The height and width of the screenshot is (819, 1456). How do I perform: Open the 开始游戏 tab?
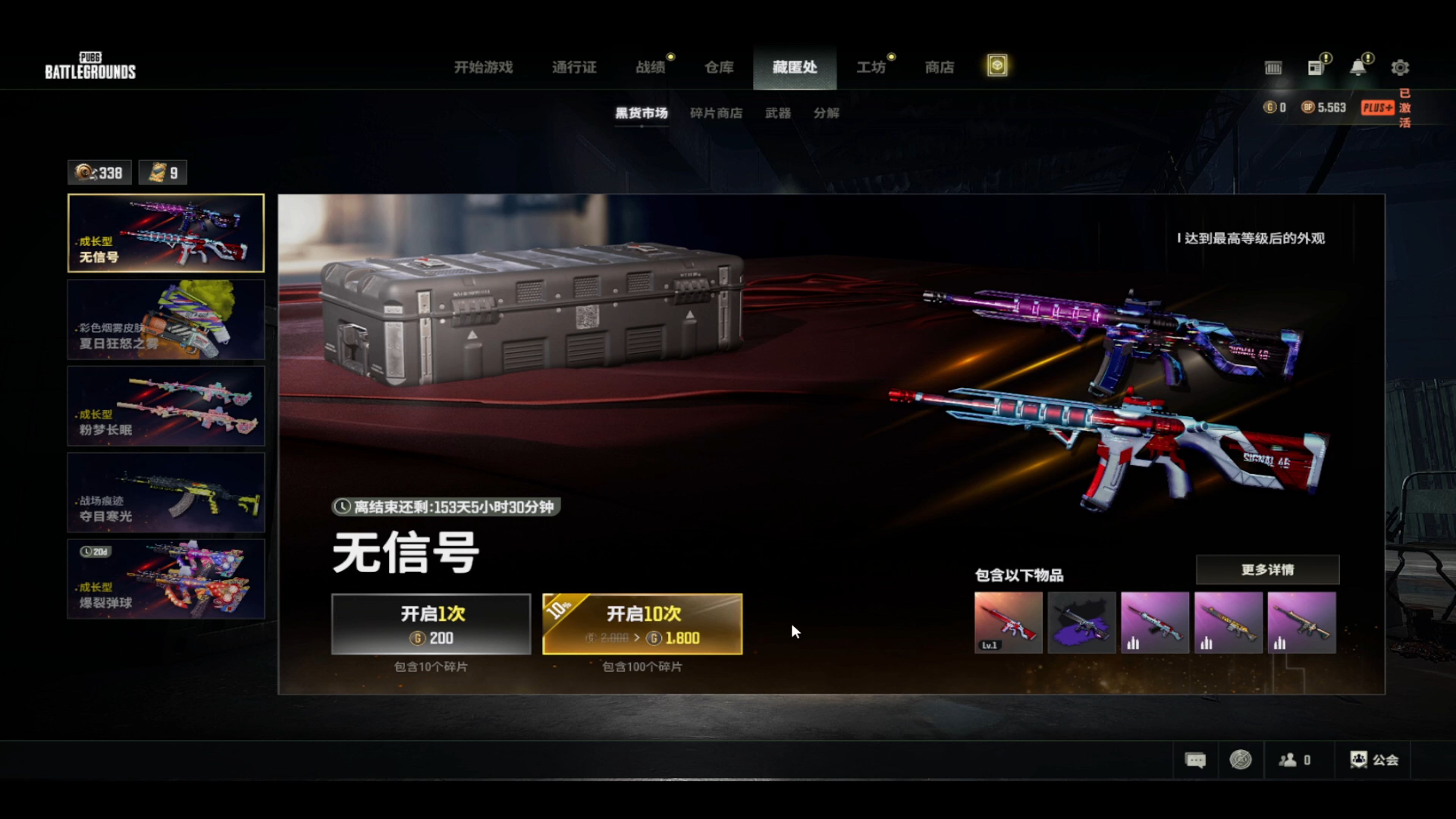tap(483, 67)
